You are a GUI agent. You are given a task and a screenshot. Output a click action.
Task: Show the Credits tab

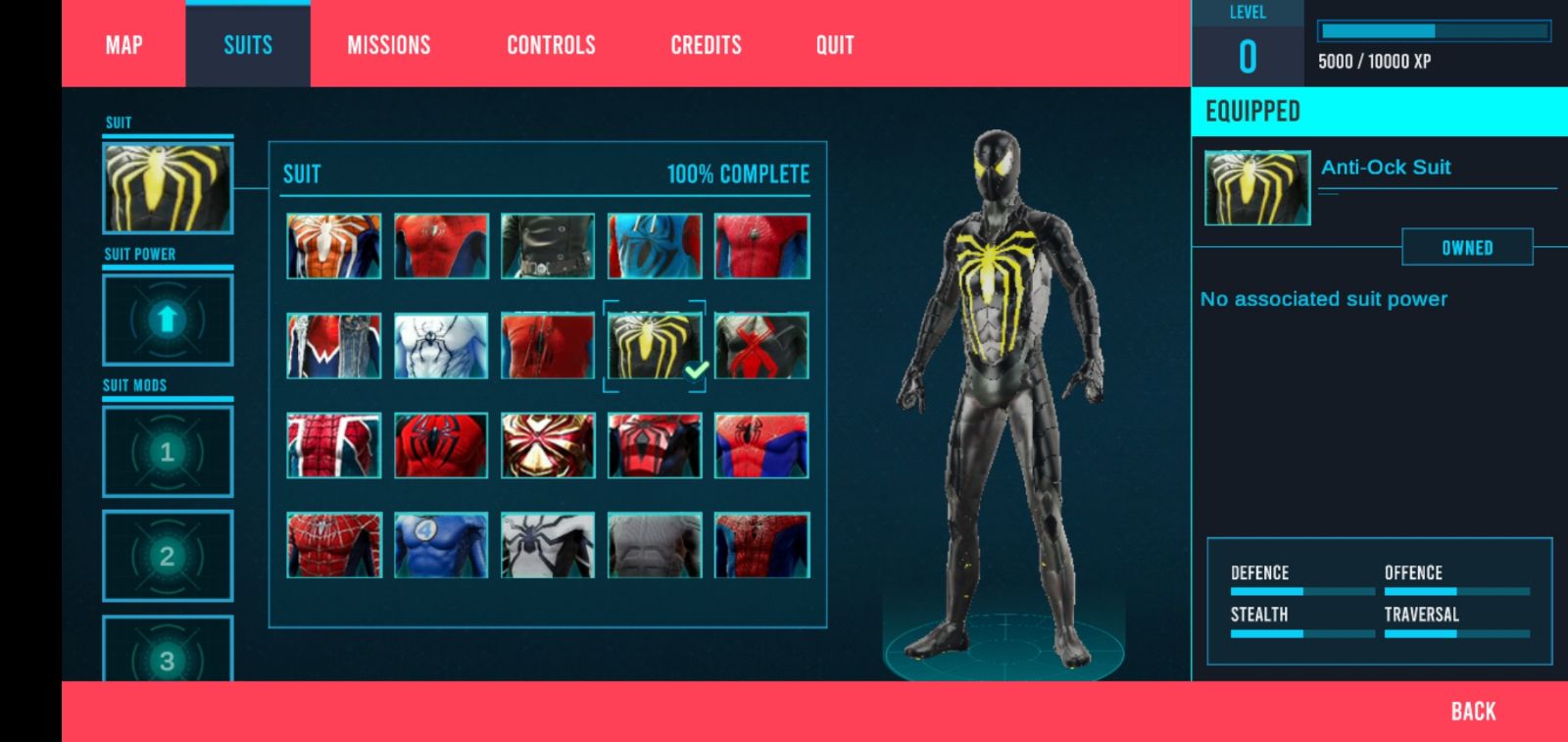tap(706, 45)
